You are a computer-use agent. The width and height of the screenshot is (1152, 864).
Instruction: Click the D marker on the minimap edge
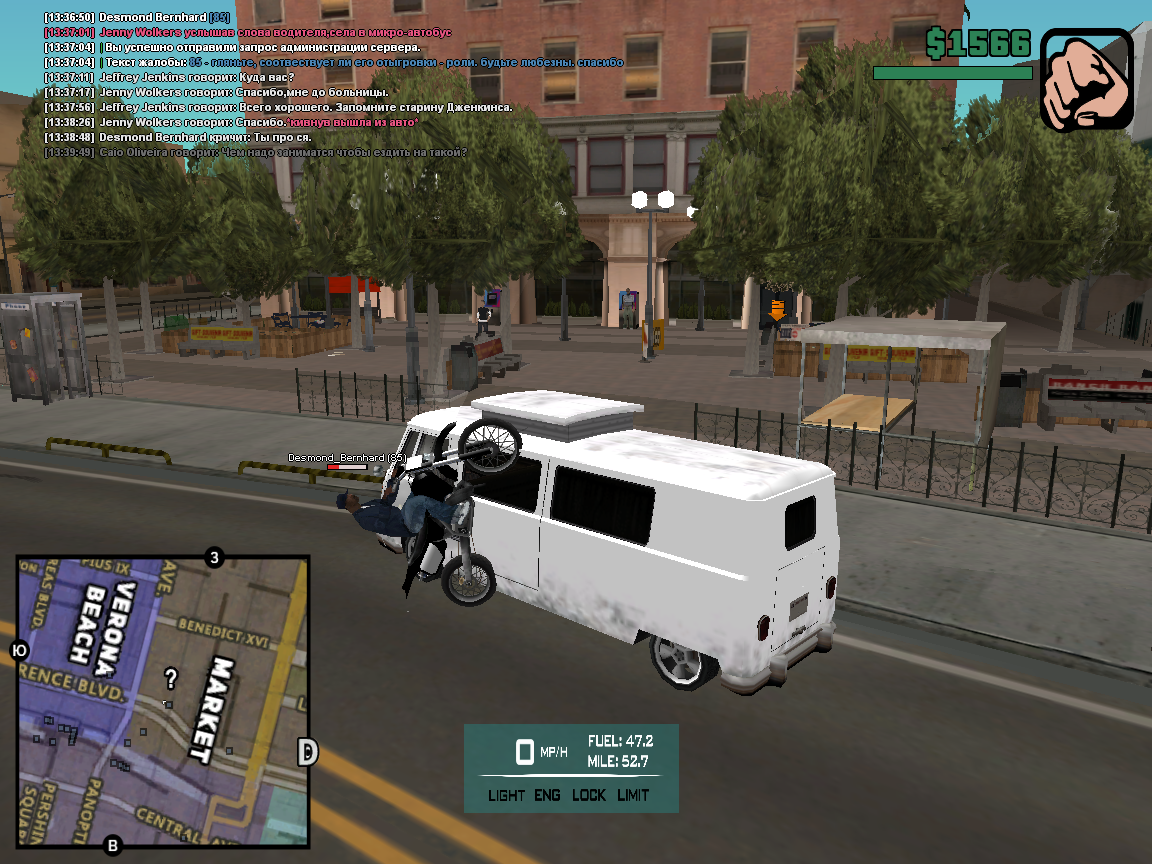click(x=308, y=752)
